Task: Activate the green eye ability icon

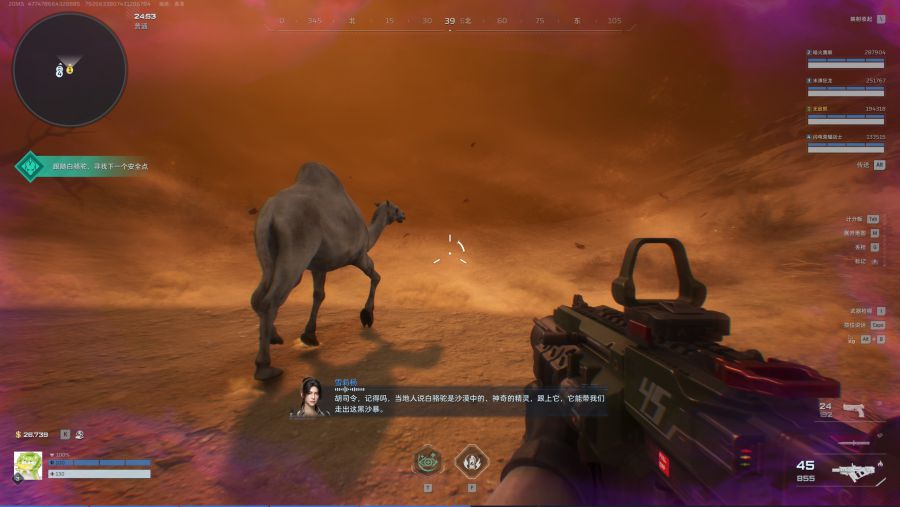Action: tap(428, 462)
